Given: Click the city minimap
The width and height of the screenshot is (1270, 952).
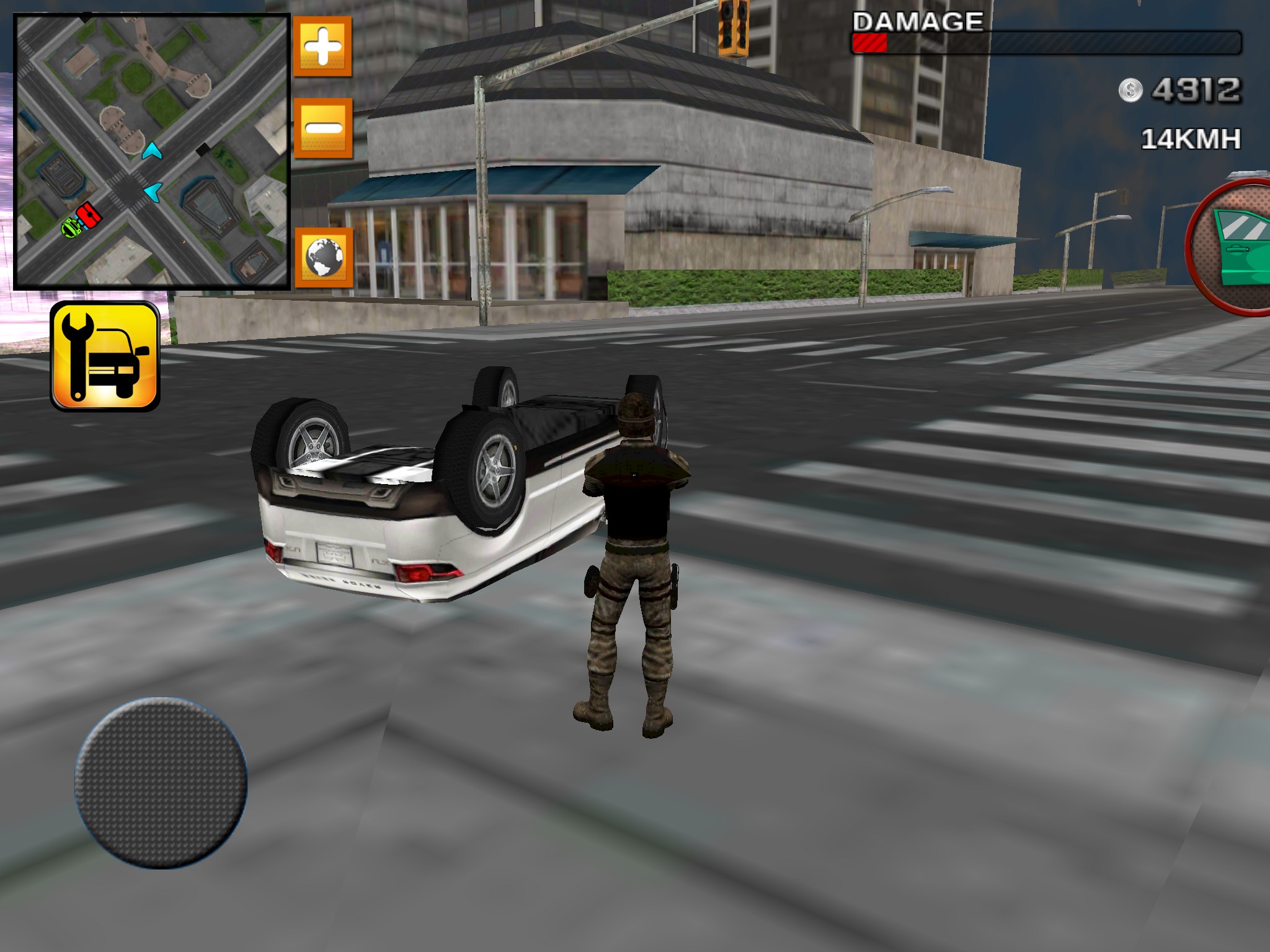Looking at the screenshot, I should click(x=152, y=152).
